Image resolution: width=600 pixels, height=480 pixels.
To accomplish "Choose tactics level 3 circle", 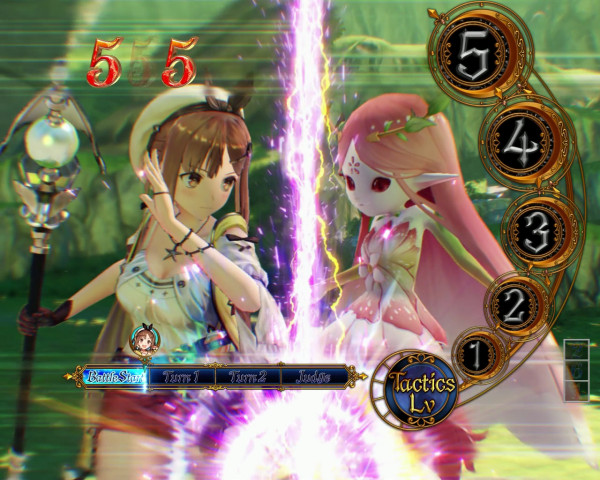I will pos(537,231).
